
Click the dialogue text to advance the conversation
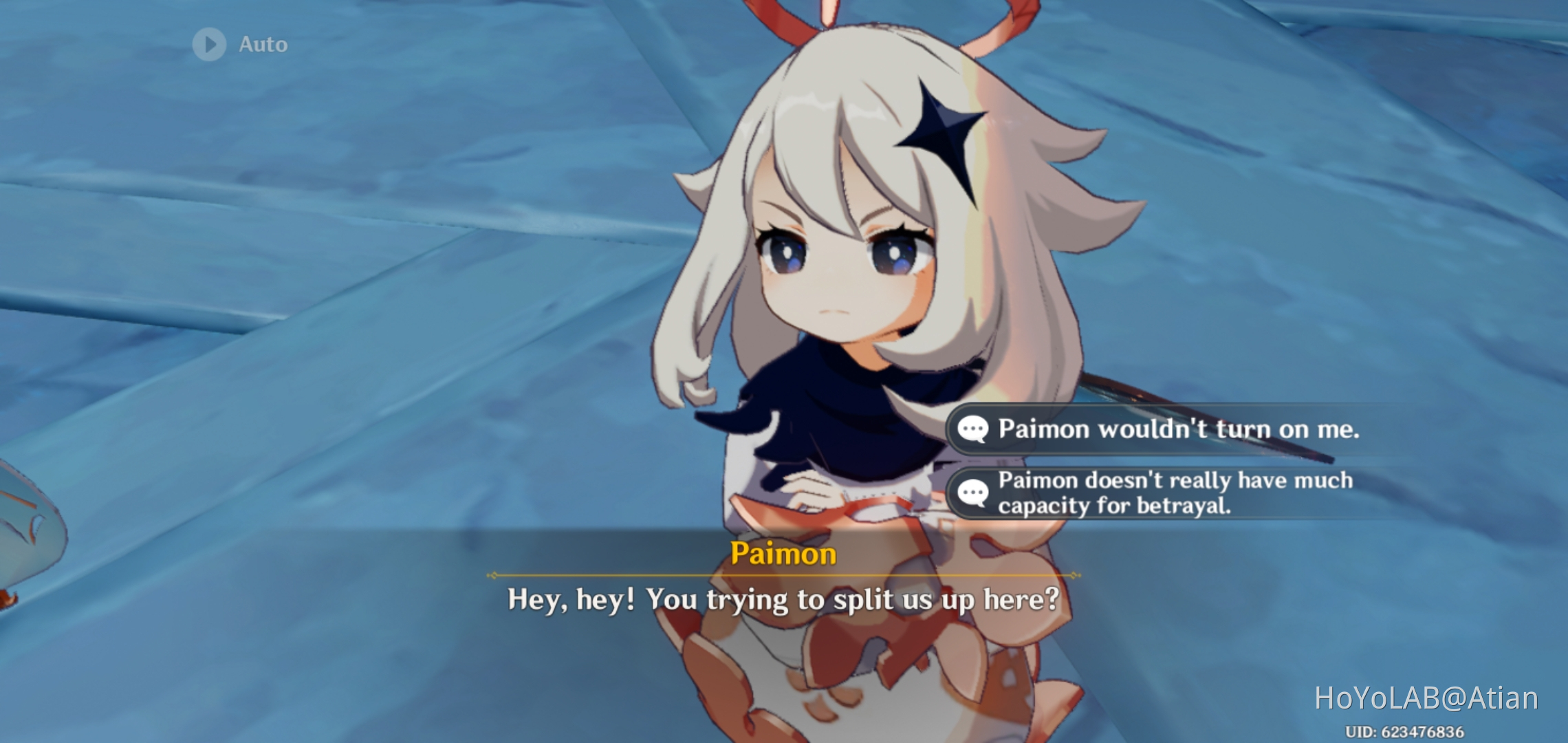[x=784, y=601]
